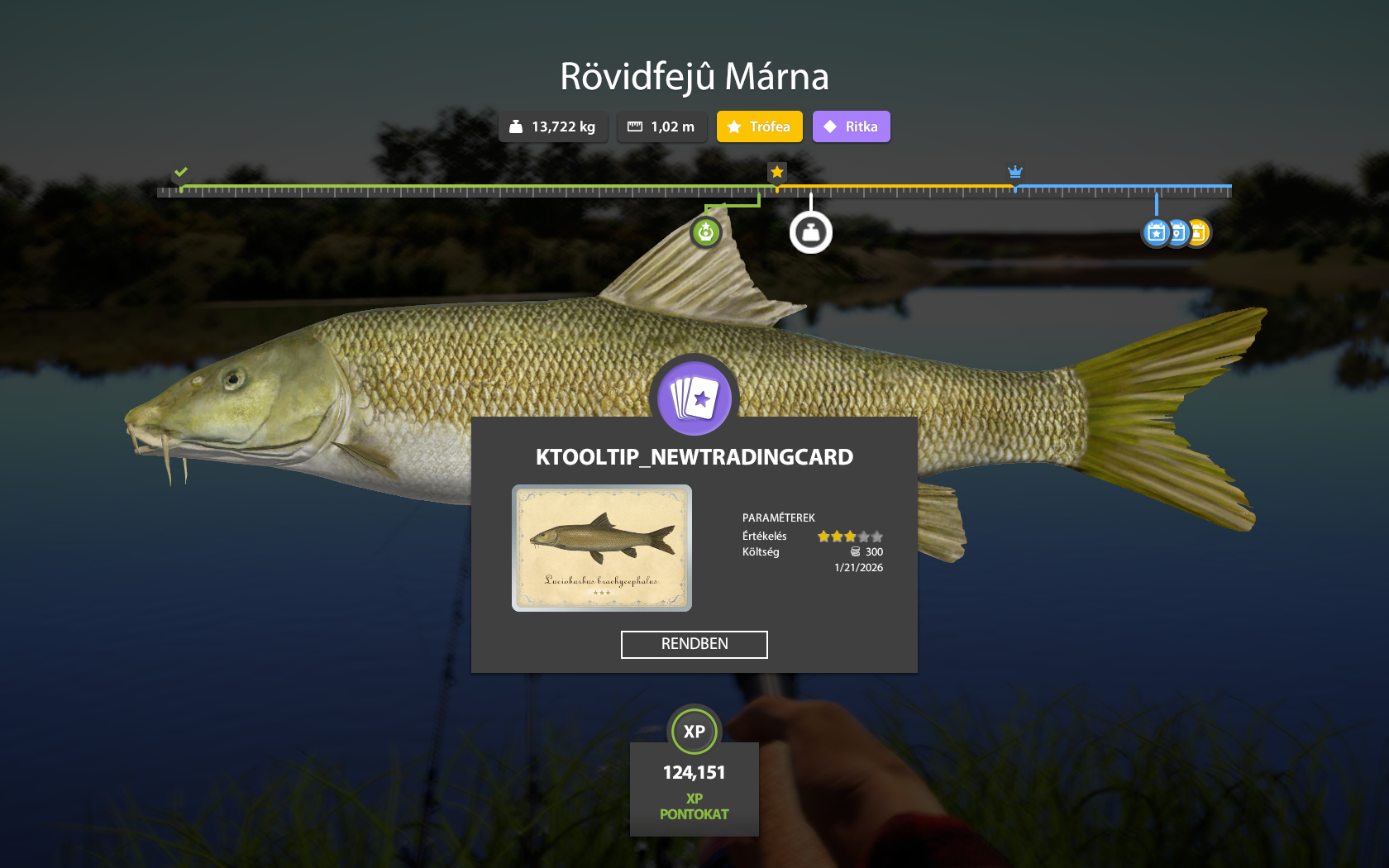Select the yellow Trófea badge
Viewport: 1389px width, 868px height.
click(759, 126)
